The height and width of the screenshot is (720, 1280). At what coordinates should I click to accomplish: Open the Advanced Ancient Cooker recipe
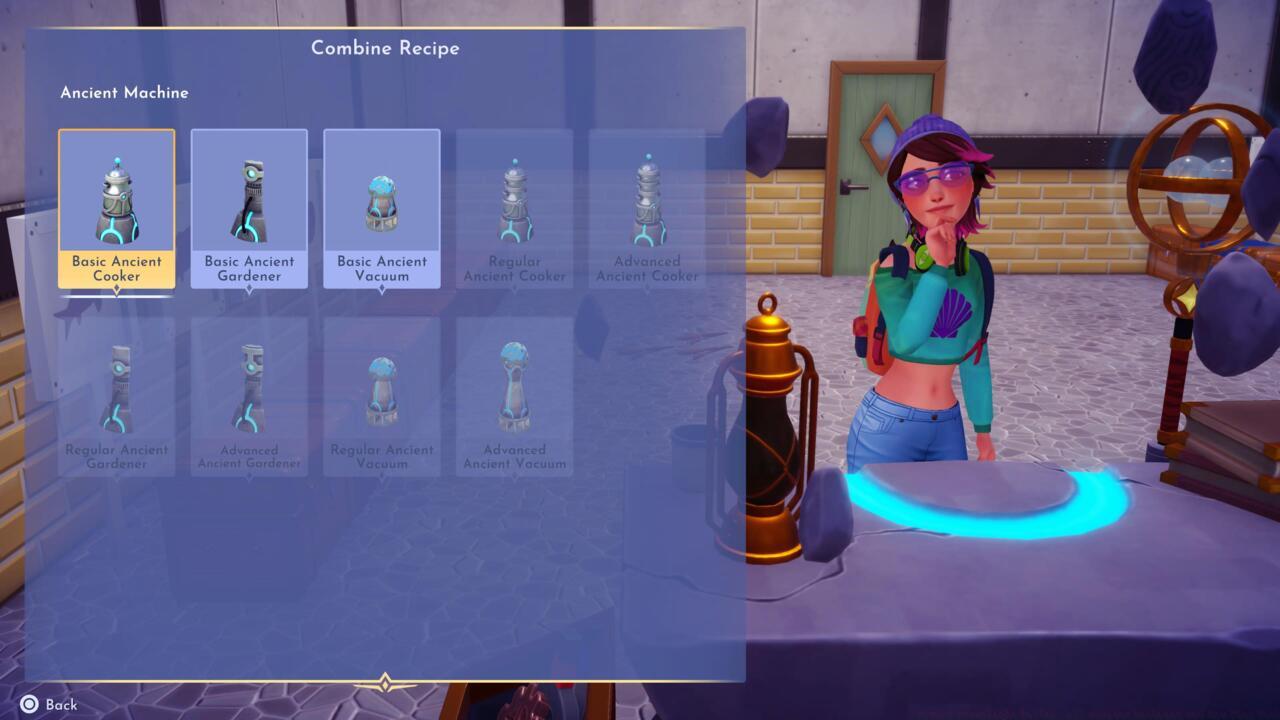[647, 208]
